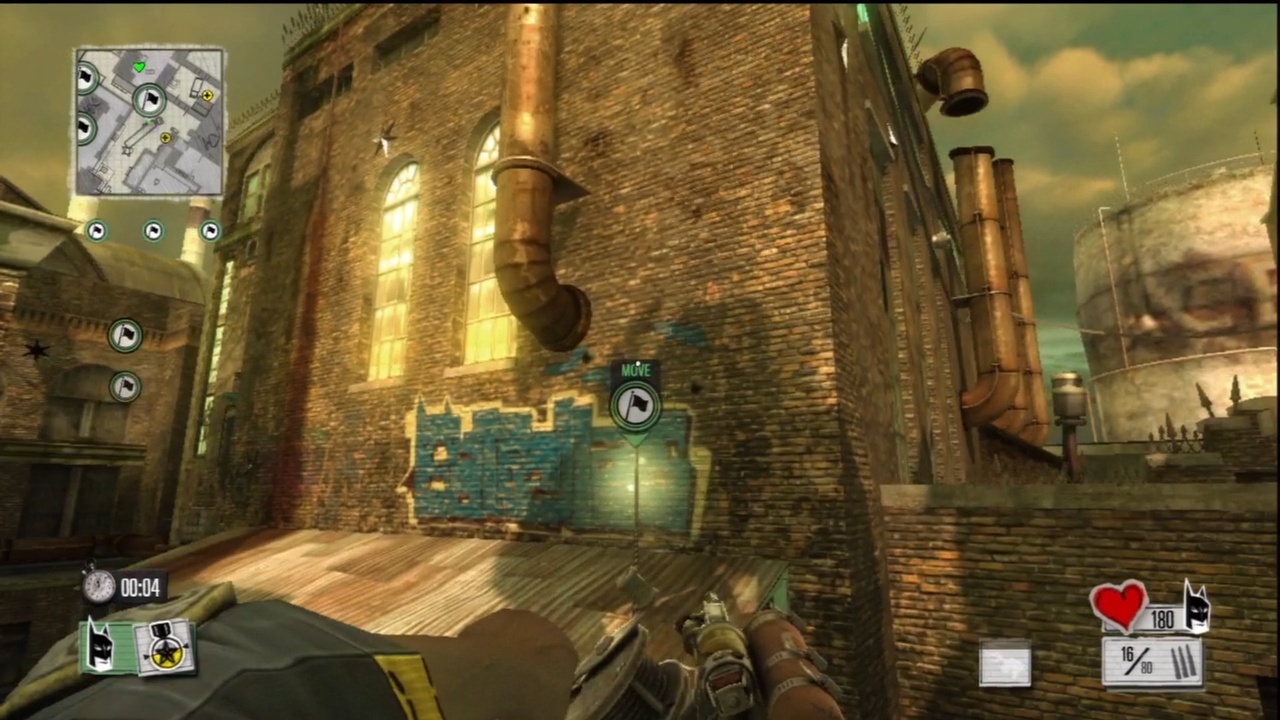Click the MOVE objective flag marker
The height and width of the screenshot is (720, 1280).
click(x=638, y=404)
